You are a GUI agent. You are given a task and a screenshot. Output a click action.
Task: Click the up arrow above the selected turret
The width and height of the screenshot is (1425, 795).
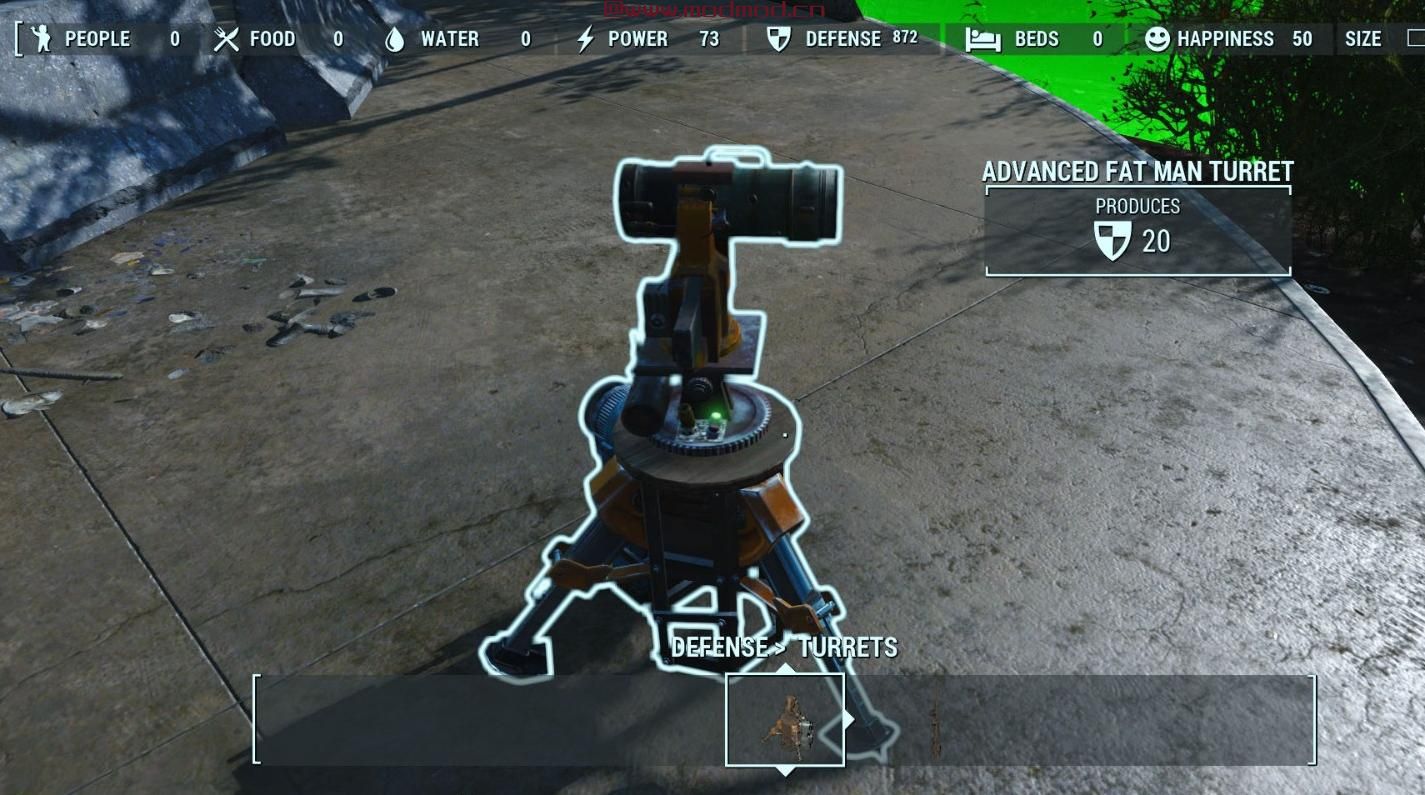tap(786, 668)
